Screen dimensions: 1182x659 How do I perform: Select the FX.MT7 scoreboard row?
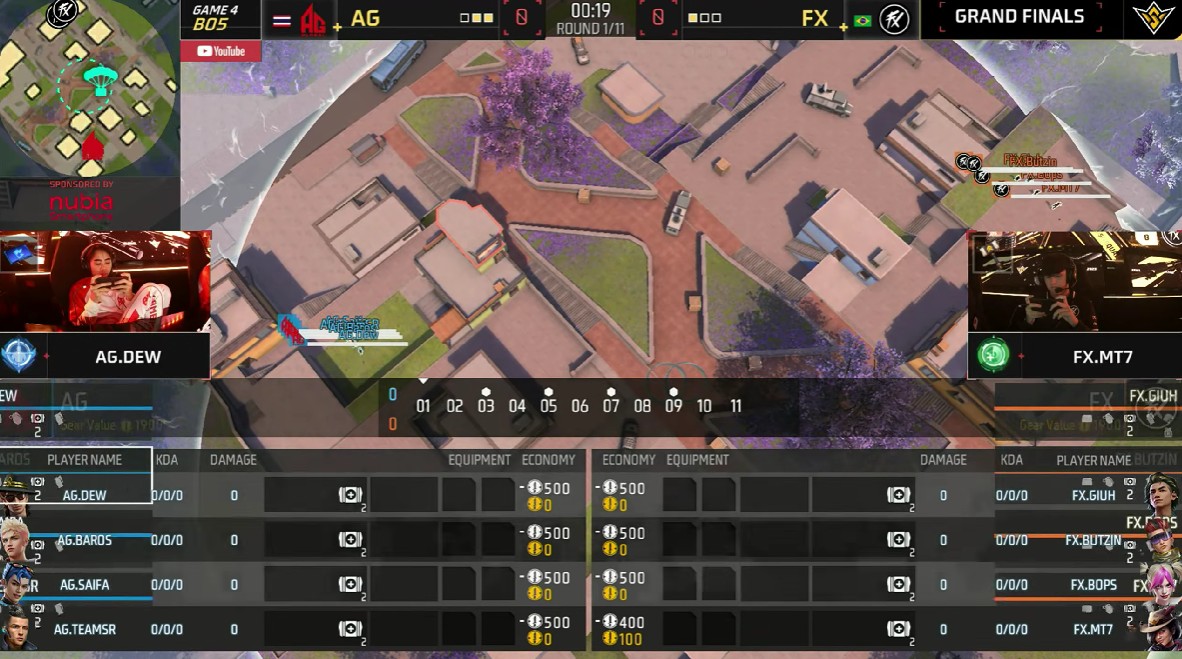1093,629
